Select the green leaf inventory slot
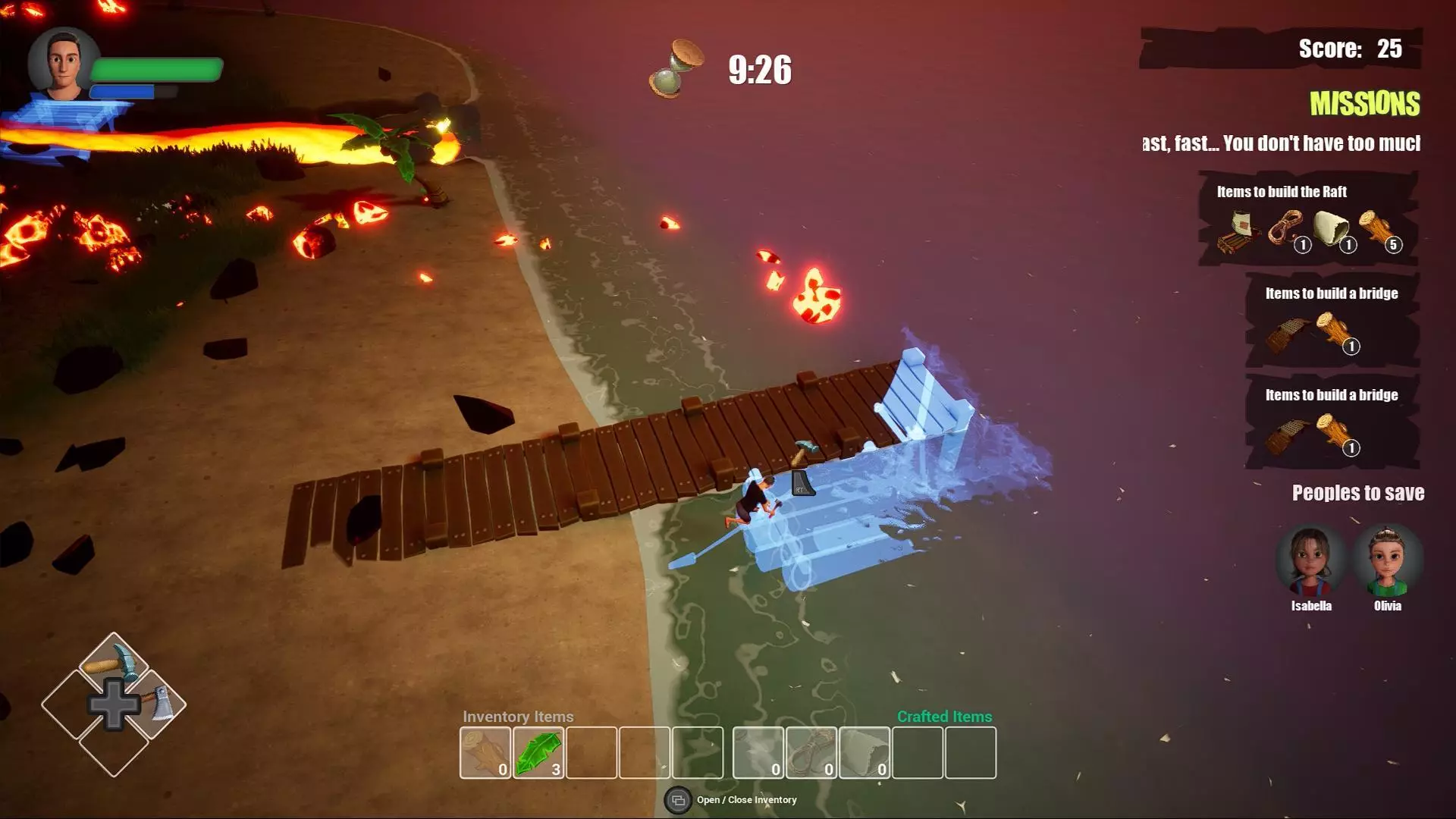The width and height of the screenshot is (1456, 819). [538, 752]
